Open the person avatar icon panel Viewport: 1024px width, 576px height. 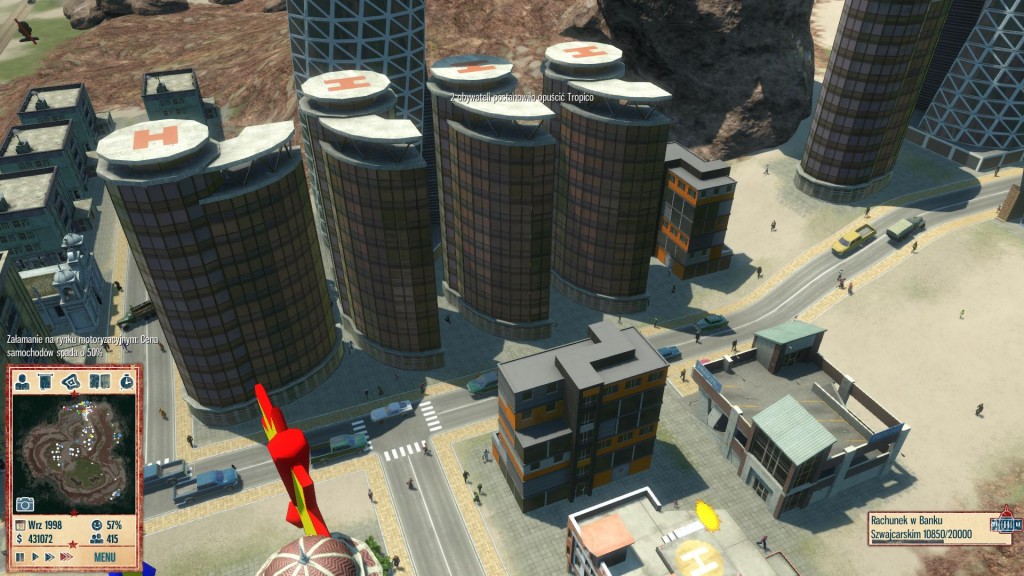tap(22, 381)
